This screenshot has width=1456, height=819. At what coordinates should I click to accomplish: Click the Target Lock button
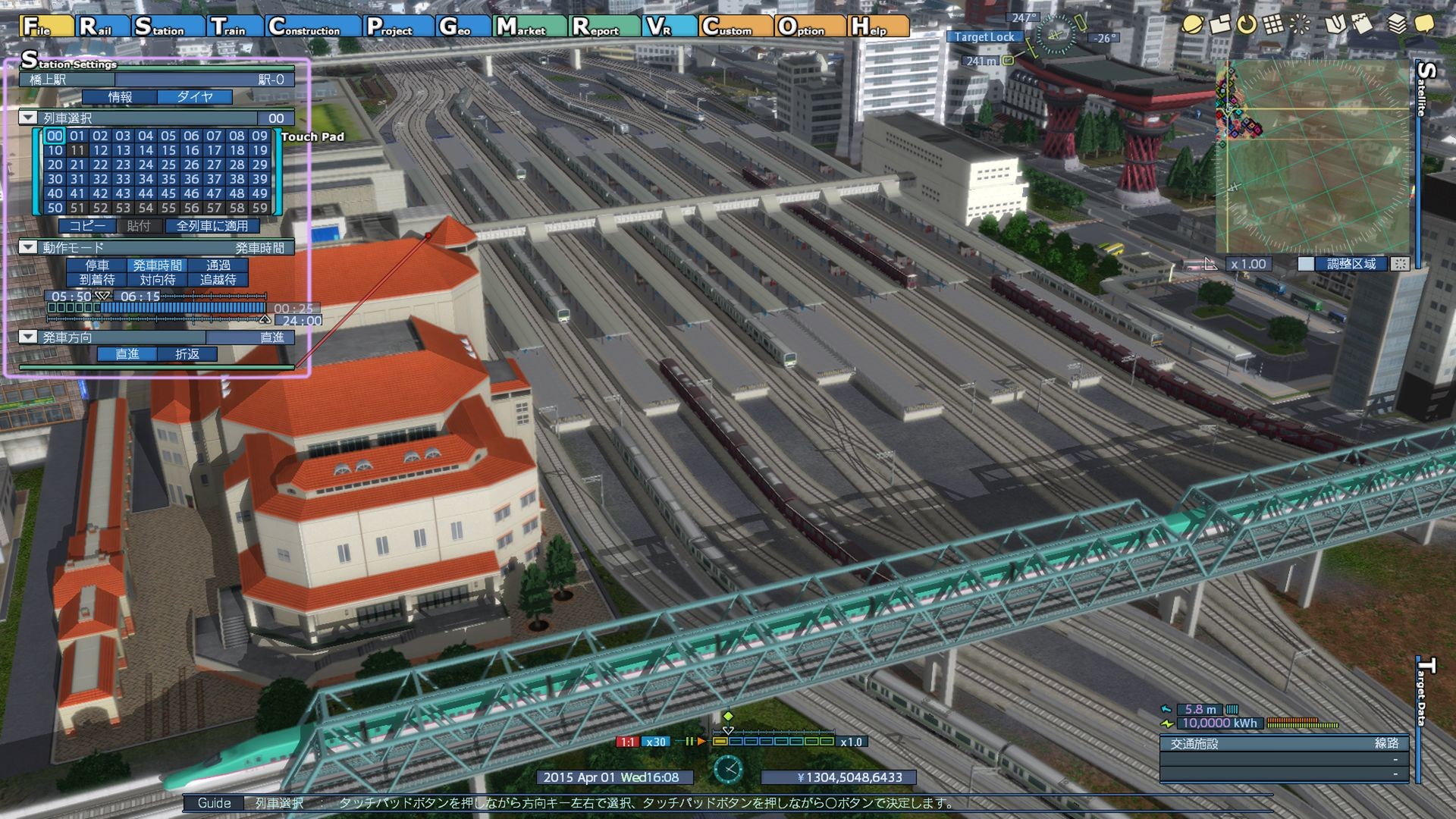click(984, 37)
